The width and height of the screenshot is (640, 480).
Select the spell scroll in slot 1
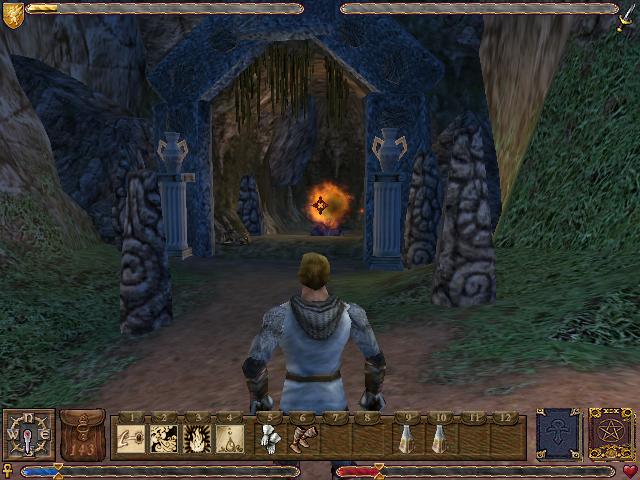pyautogui.click(x=132, y=438)
